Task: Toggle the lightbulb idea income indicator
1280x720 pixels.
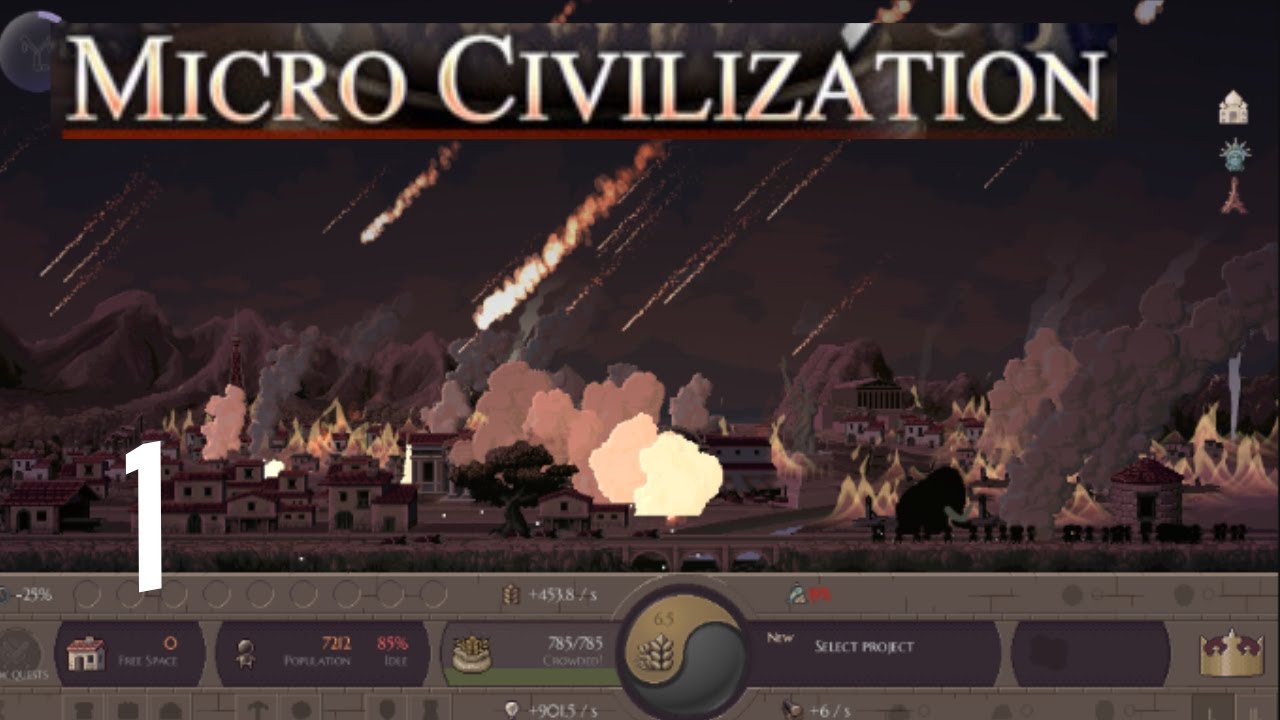Action: click(511, 707)
